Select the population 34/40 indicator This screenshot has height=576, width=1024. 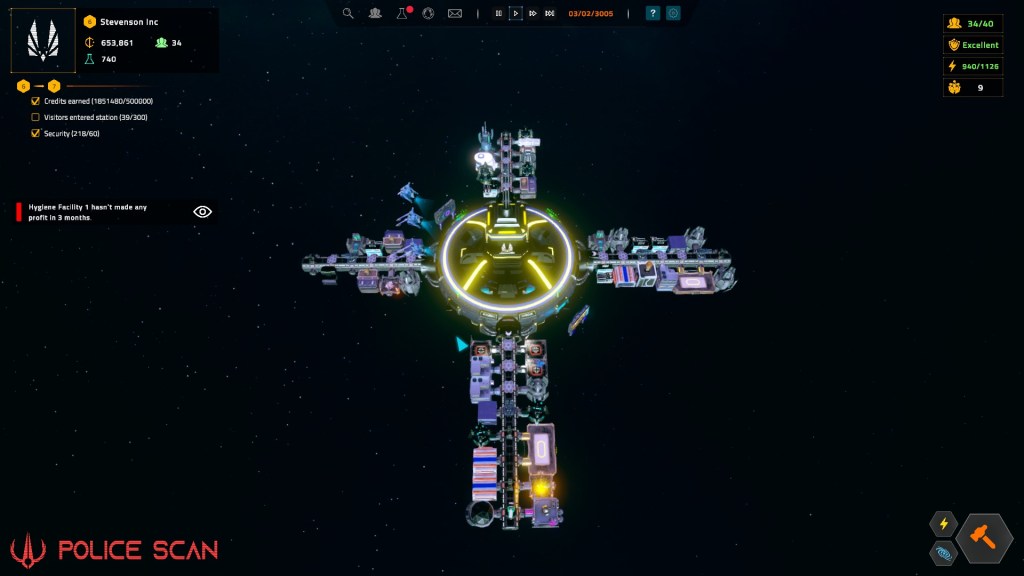[x=972, y=24]
